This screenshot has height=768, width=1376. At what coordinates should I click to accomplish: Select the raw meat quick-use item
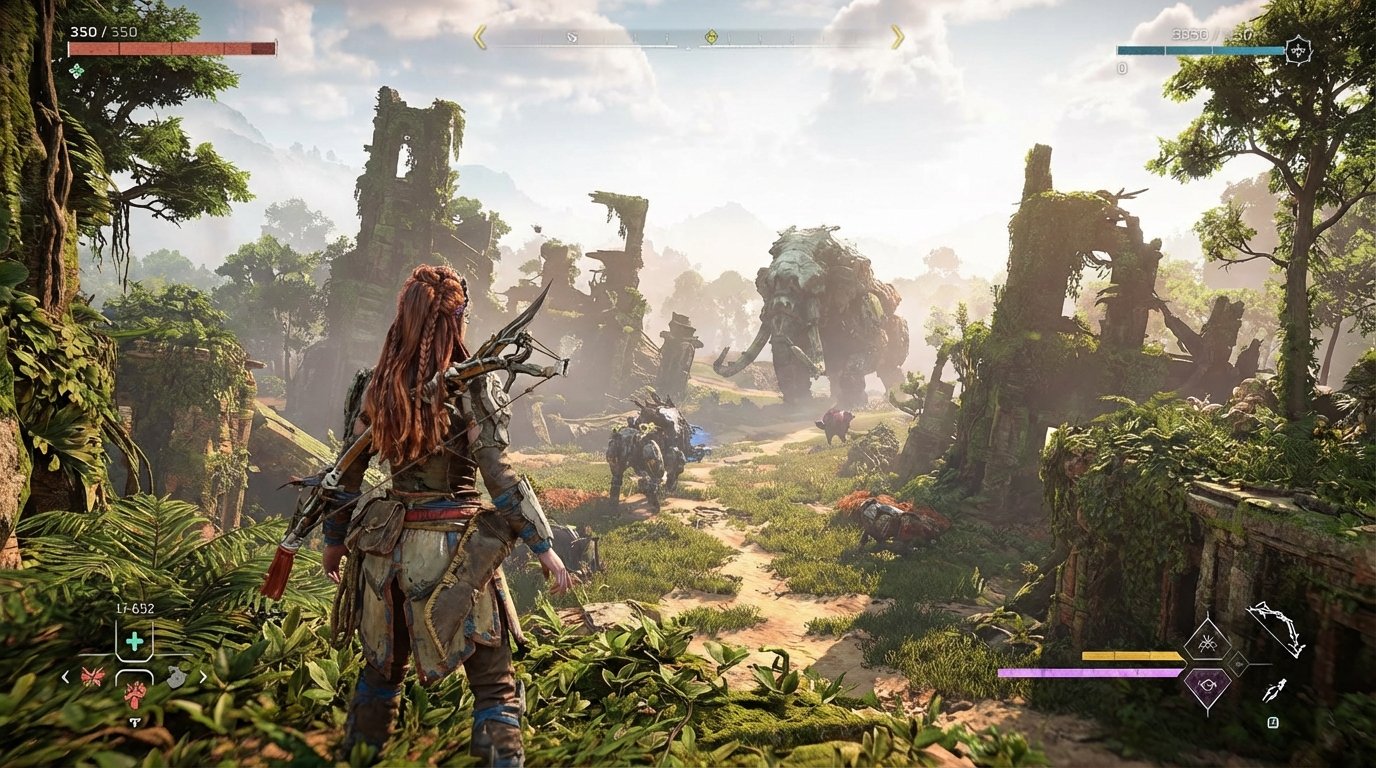[134, 695]
